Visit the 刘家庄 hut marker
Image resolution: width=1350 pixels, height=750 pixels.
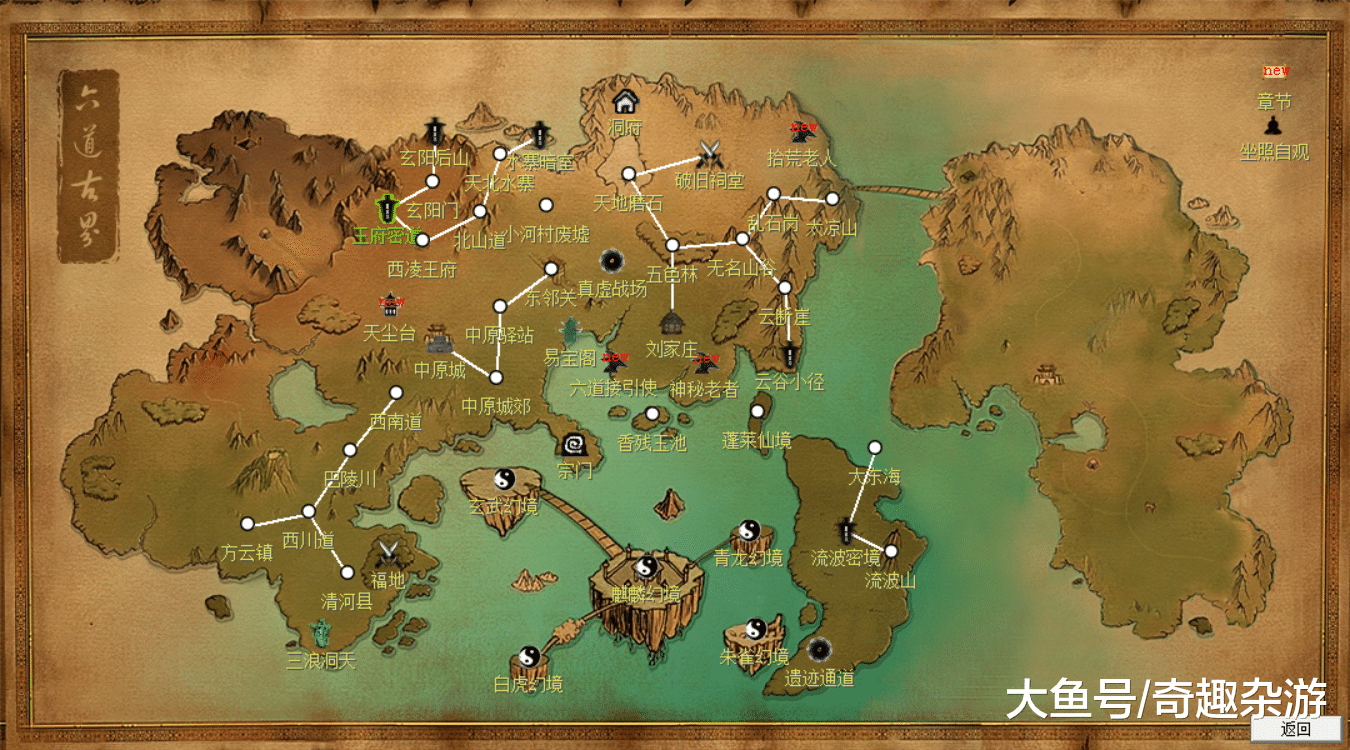pyautogui.click(x=670, y=323)
